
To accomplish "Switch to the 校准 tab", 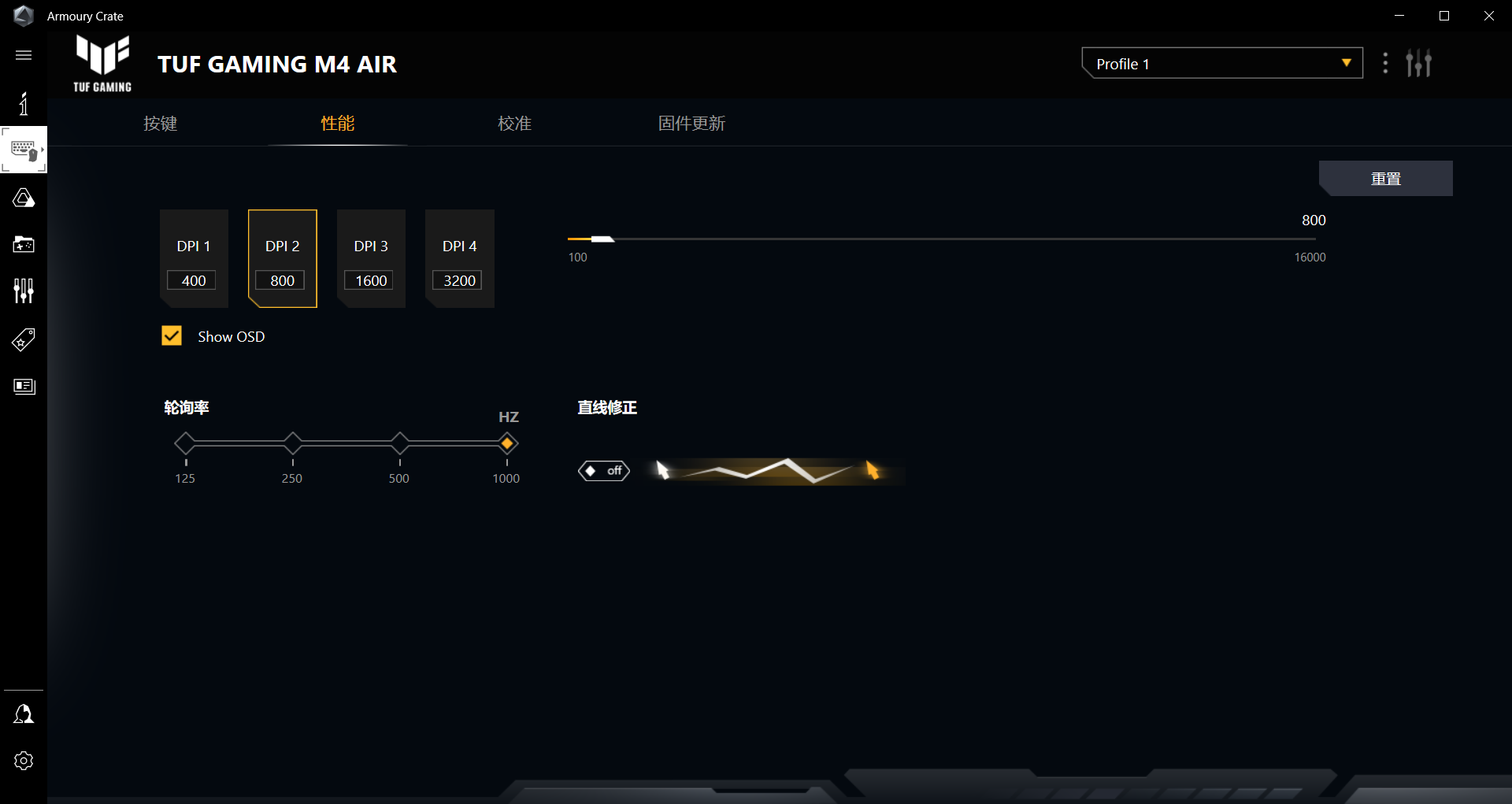I will [x=514, y=124].
